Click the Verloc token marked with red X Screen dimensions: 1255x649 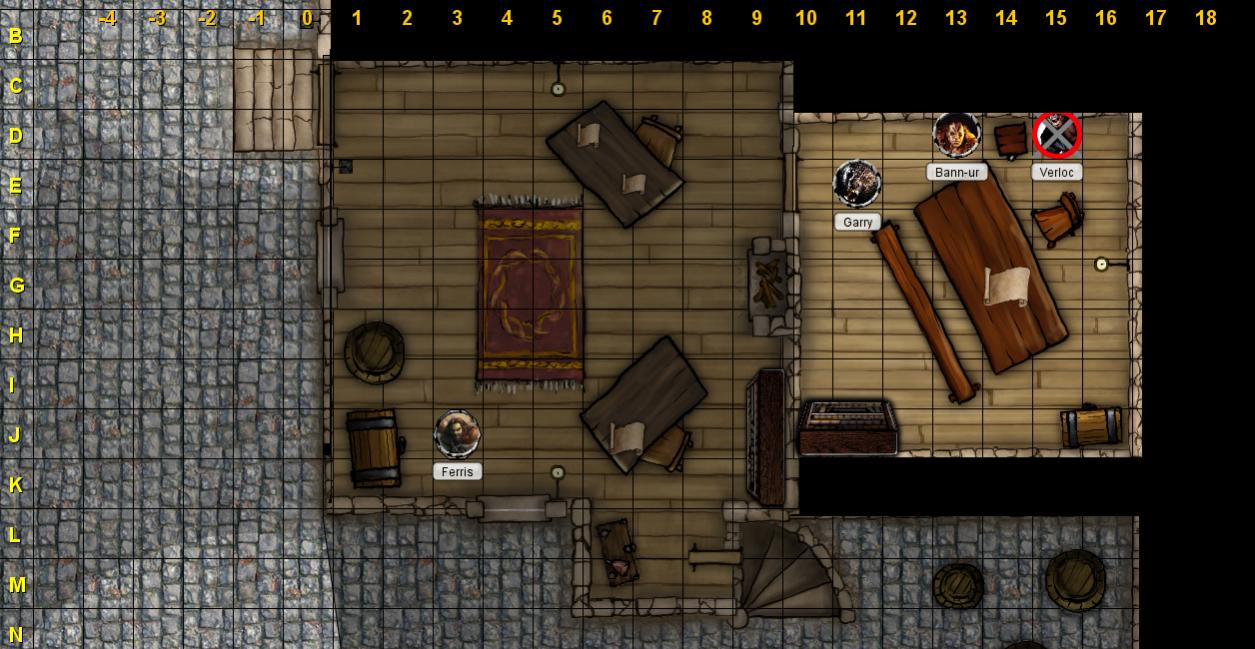(x=1056, y=135)
